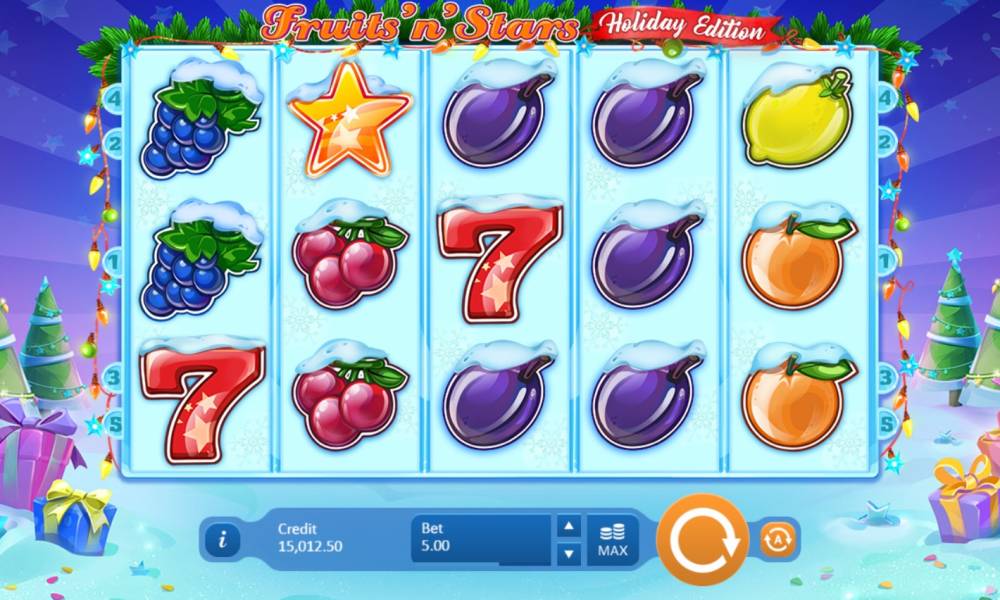
Task: Set the bet to MAX
Action: coord(612,540)
